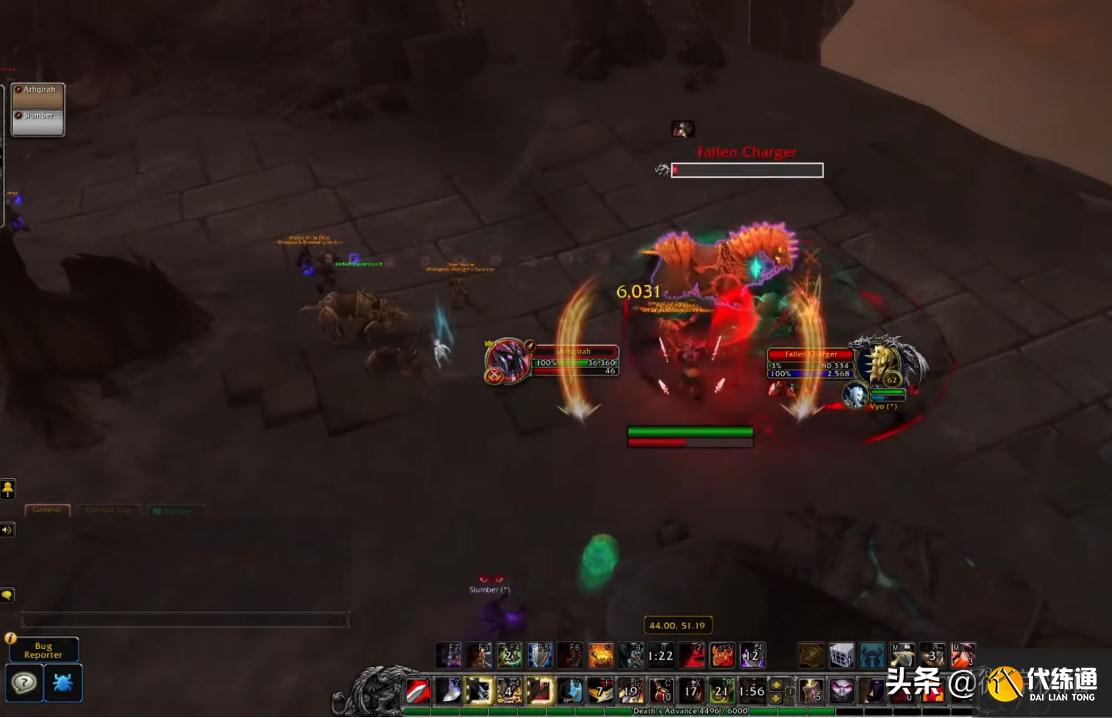Open the Bug Reporter button
Screen dimensions: 1112x718
[44, 650]
